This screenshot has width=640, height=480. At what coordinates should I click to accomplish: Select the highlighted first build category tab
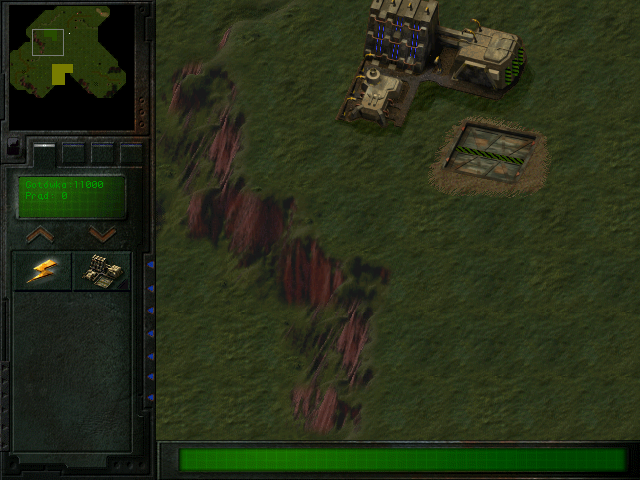[x=44, y=152]
